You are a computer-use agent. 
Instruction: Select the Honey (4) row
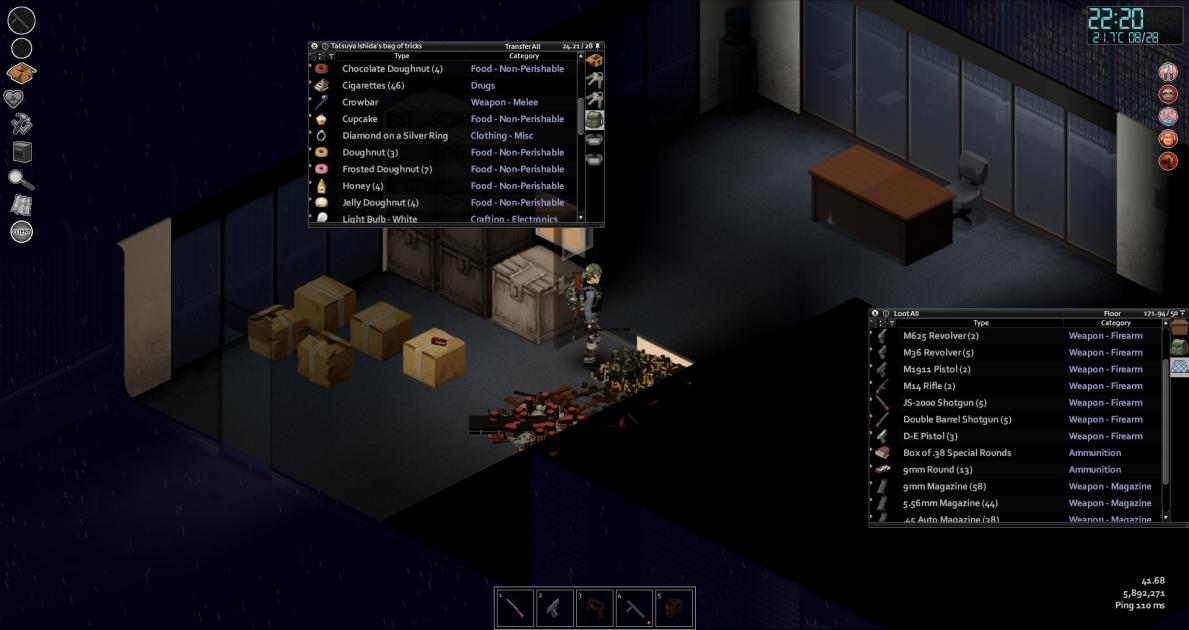(x=363, y=186)
